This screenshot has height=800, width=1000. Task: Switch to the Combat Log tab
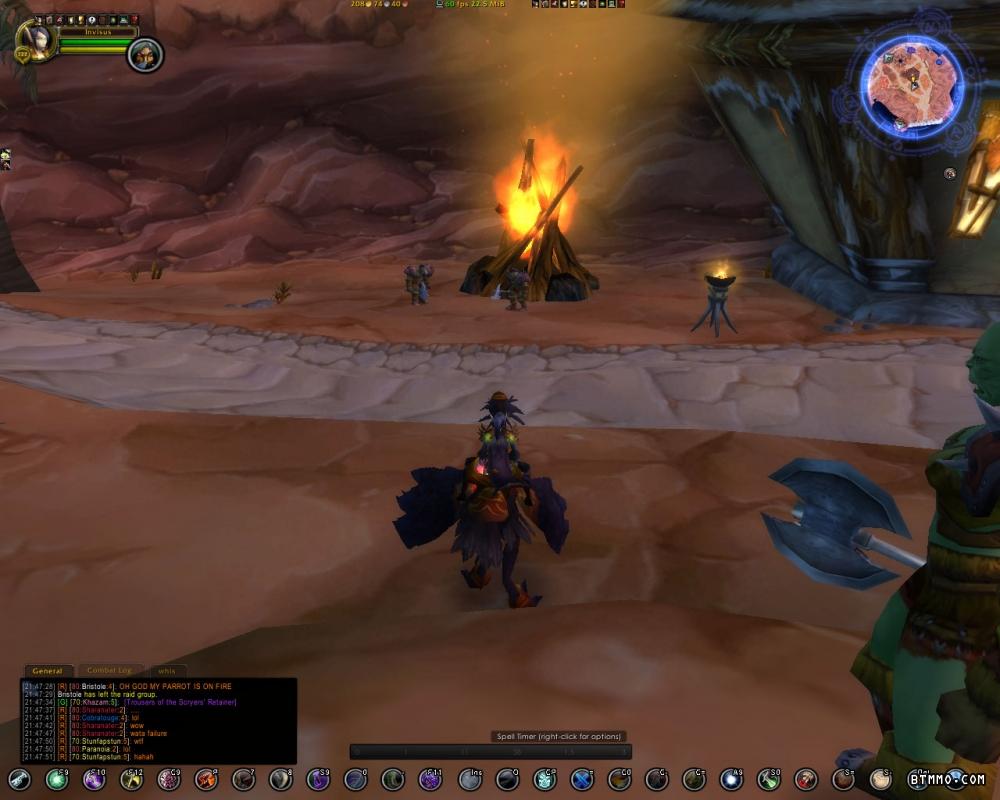[x=109, y=671]
